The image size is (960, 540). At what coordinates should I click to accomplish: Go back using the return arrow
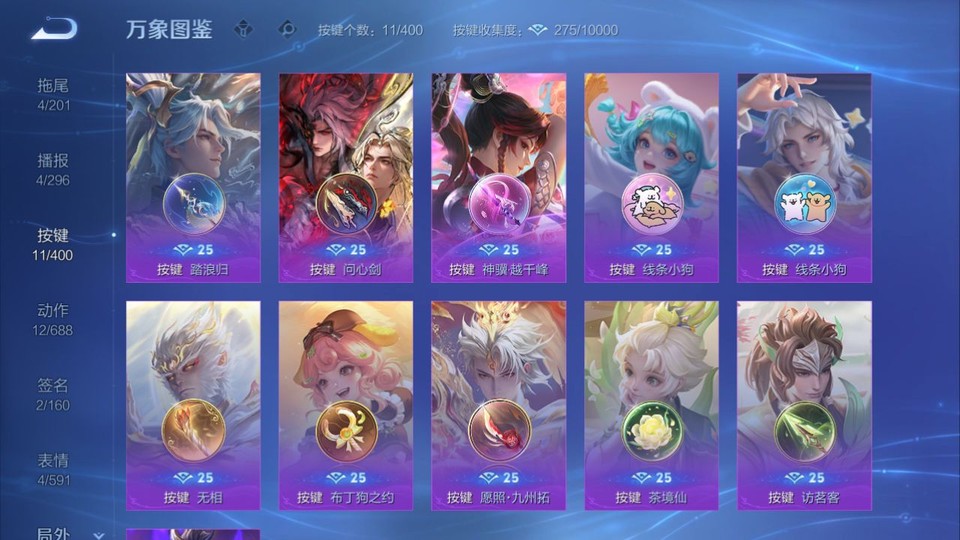click(54, 29)
